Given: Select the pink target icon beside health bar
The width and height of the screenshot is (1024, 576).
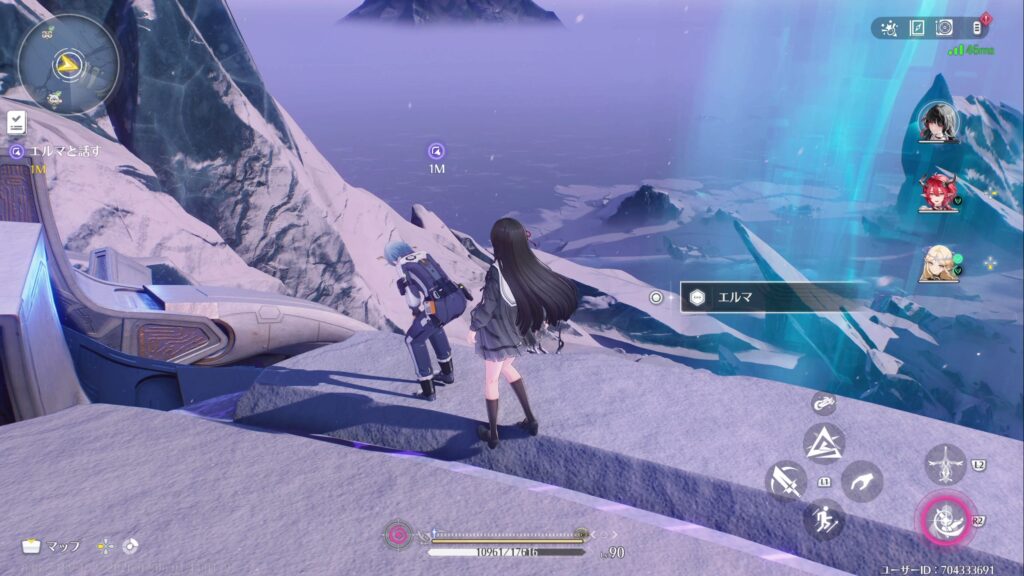Looking at the screenshot, I should [x=397, y=535].
